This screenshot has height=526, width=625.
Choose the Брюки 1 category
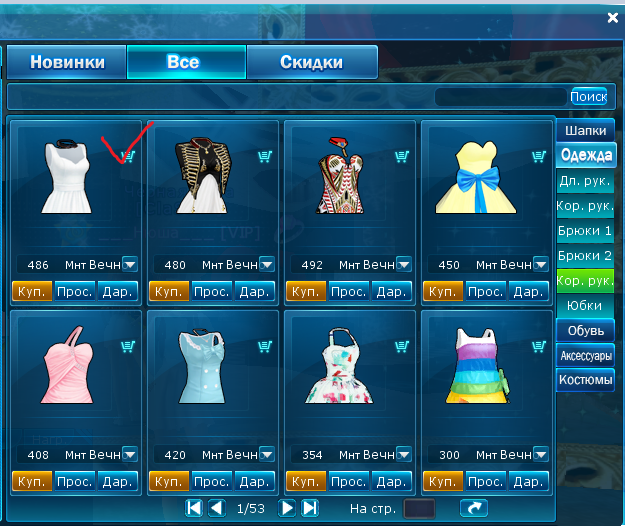point(585,231)
